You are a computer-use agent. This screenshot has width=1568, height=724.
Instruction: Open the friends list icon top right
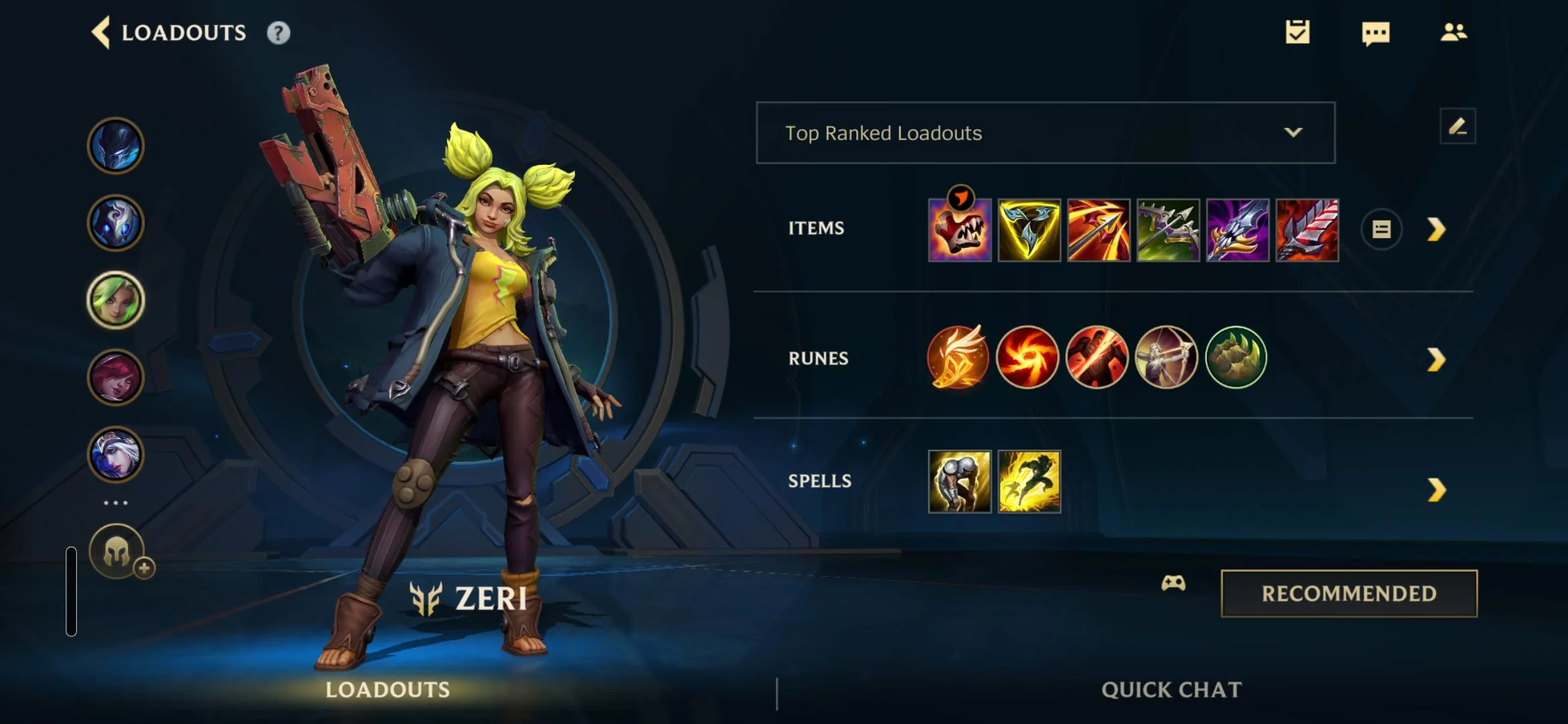pyautogui.click(x=1453, y=32)
